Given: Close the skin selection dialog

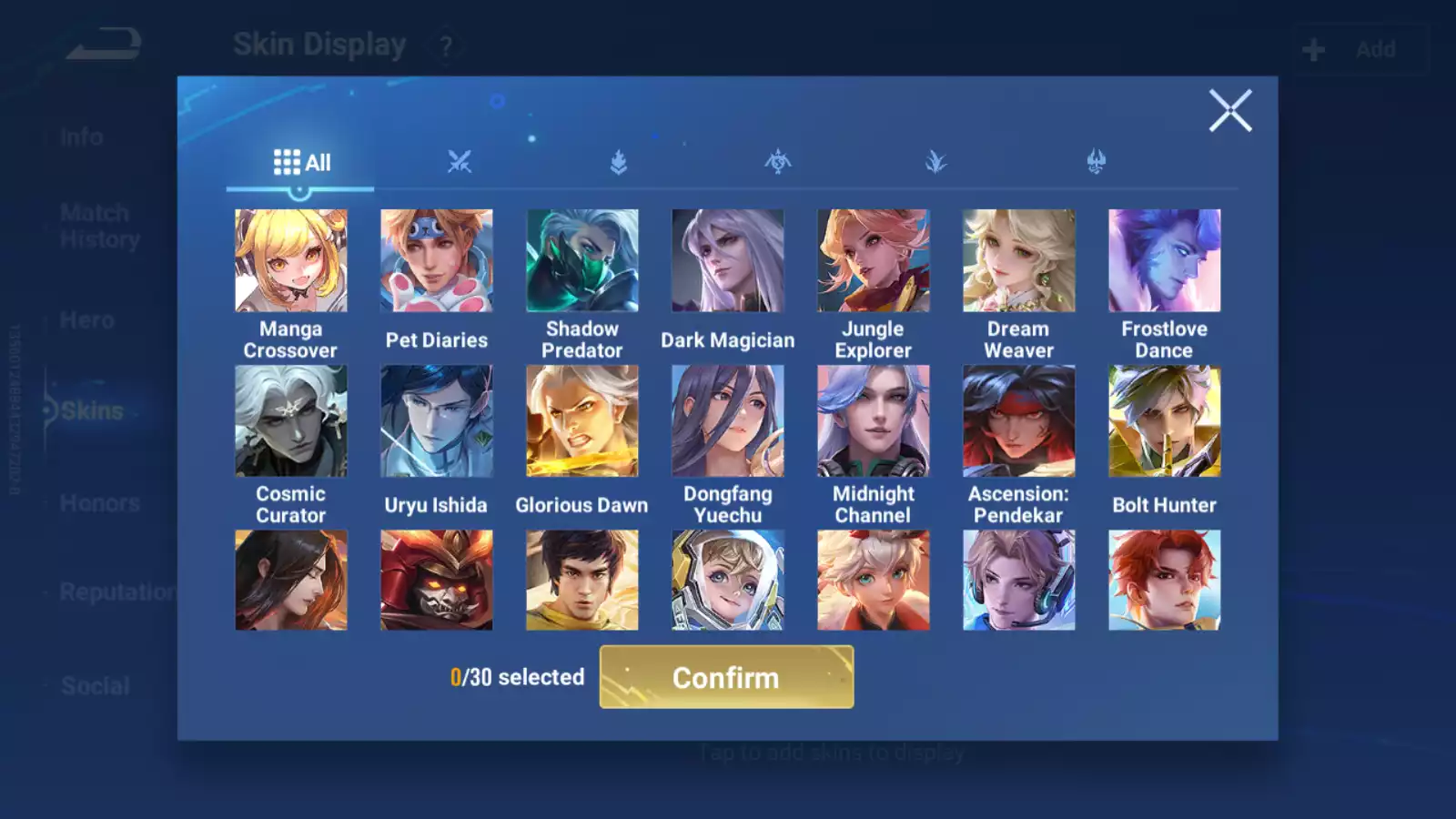Looking at the screenshot, I should click(1229, 111).
